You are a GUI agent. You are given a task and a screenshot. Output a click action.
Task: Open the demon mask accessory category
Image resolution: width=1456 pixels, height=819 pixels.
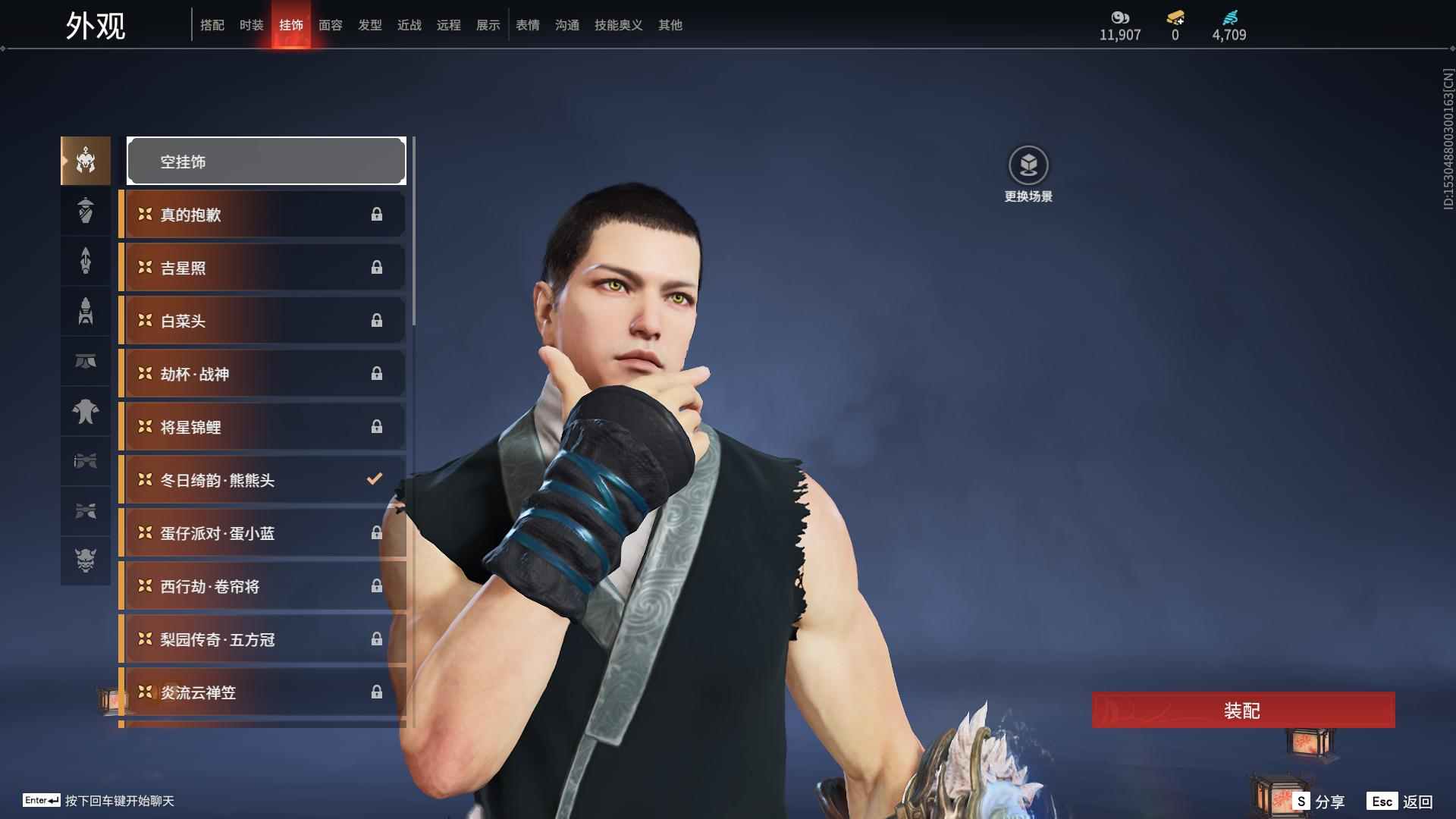coord(86,560)
